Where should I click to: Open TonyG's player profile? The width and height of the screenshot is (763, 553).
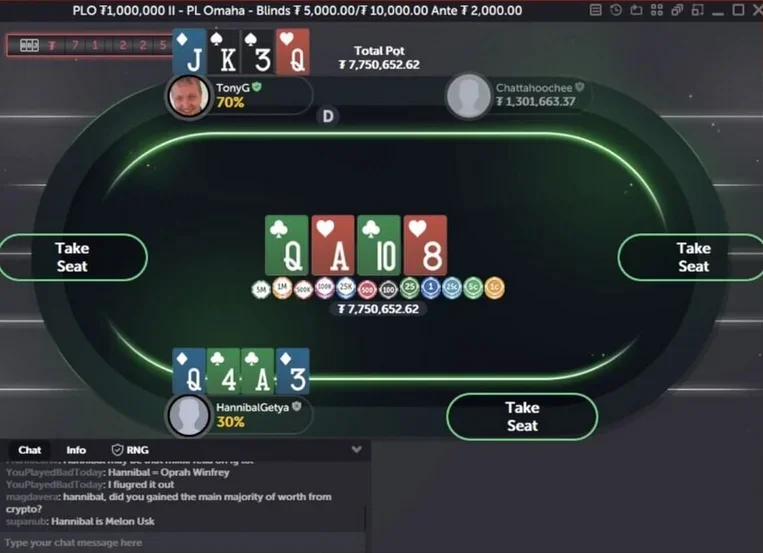click(x=188, y=96)
